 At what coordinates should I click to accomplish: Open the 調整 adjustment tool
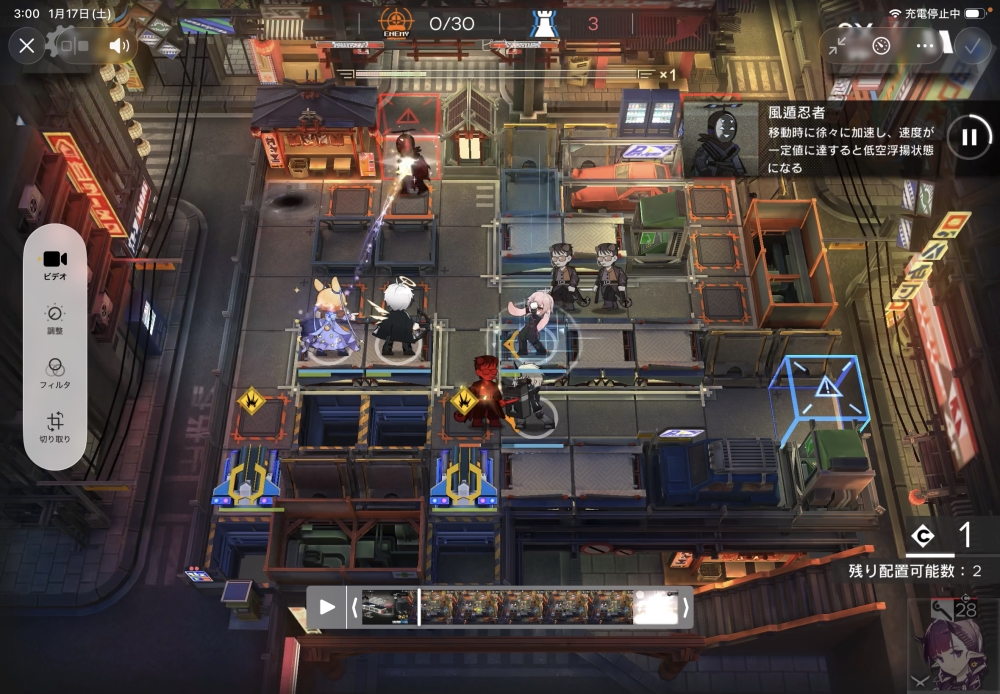click(55, 320)
